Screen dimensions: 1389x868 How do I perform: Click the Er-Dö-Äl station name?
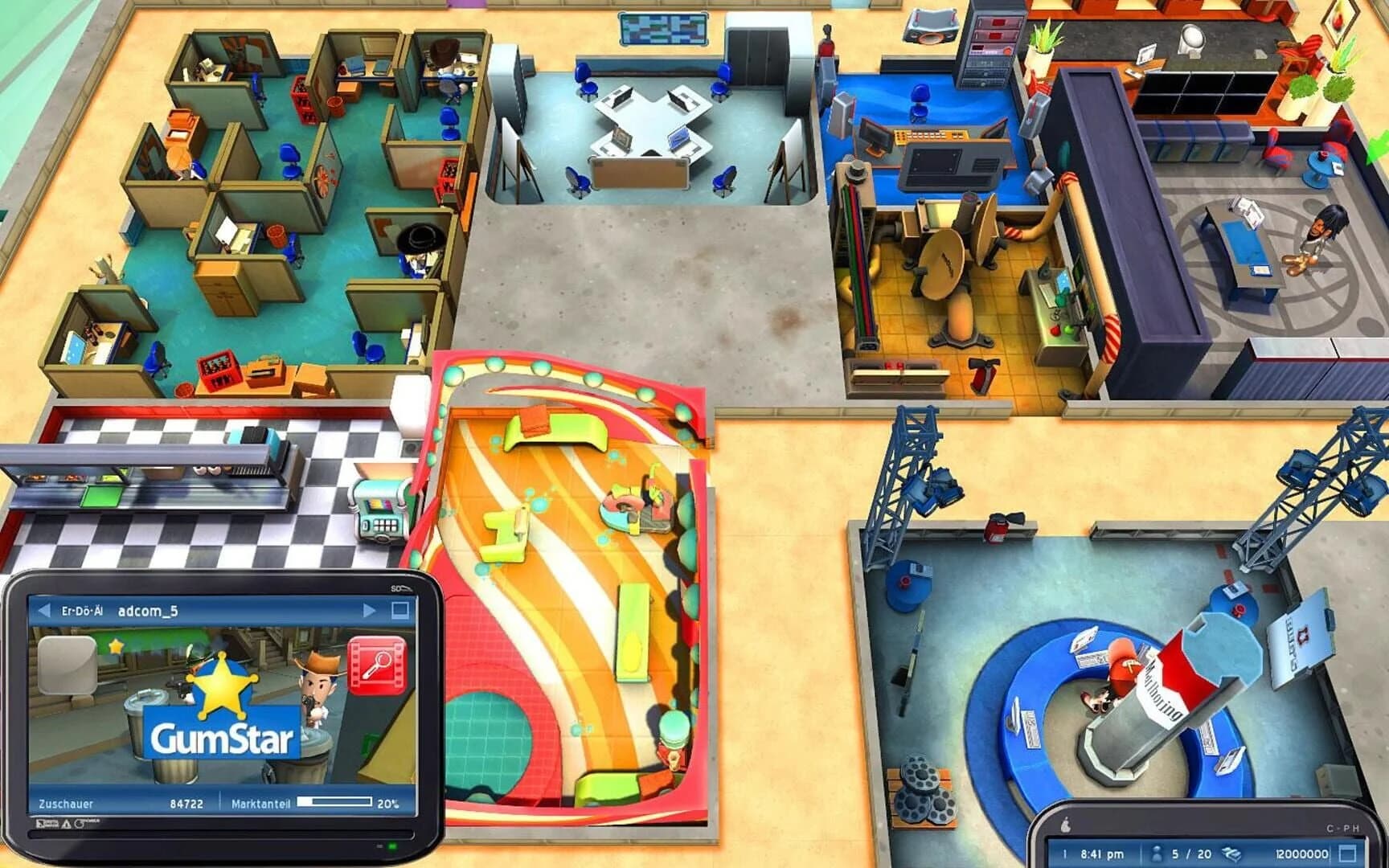click(83, 611)
